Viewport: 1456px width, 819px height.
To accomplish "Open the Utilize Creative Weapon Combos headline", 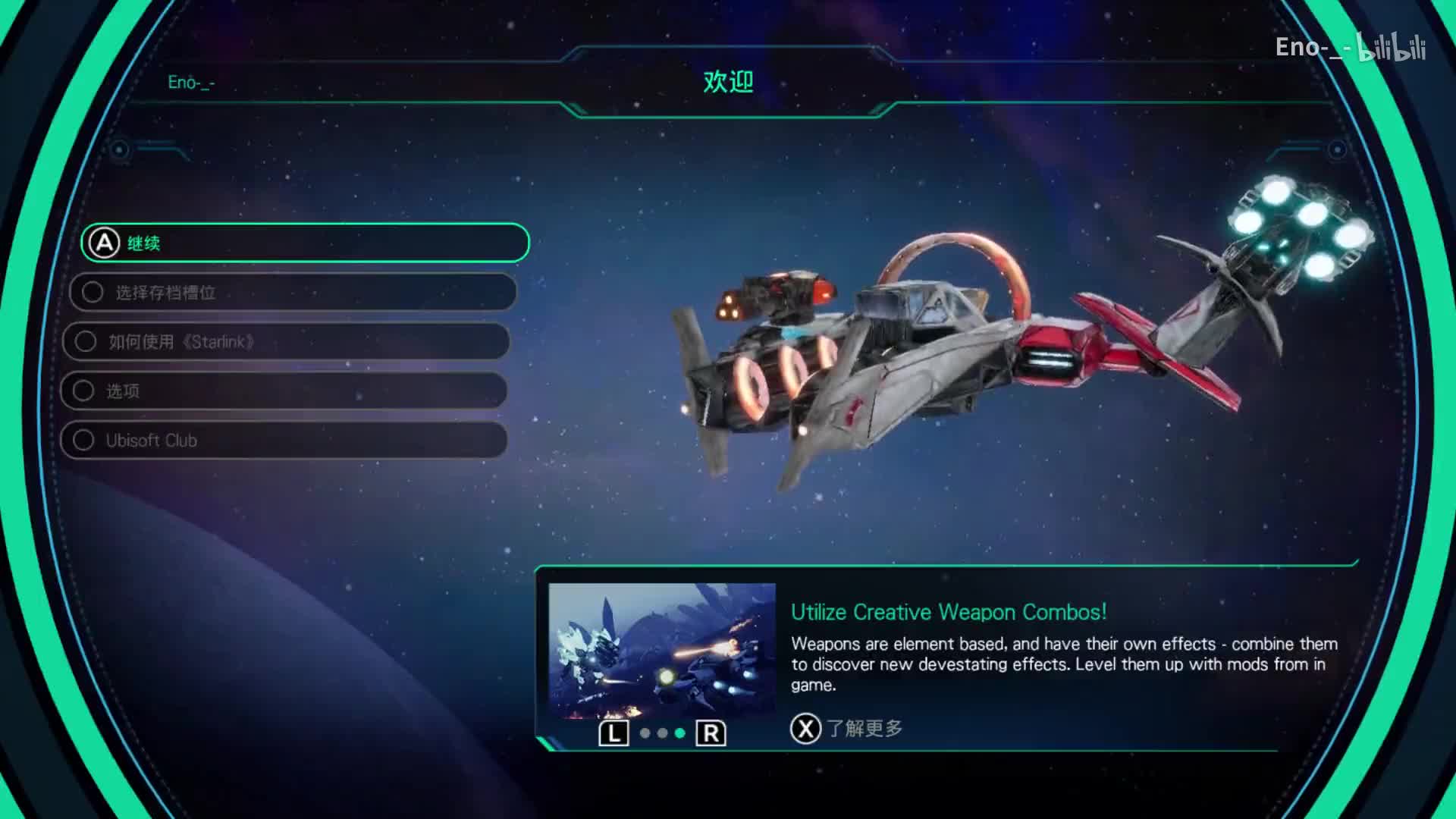I will click(948, 612).
